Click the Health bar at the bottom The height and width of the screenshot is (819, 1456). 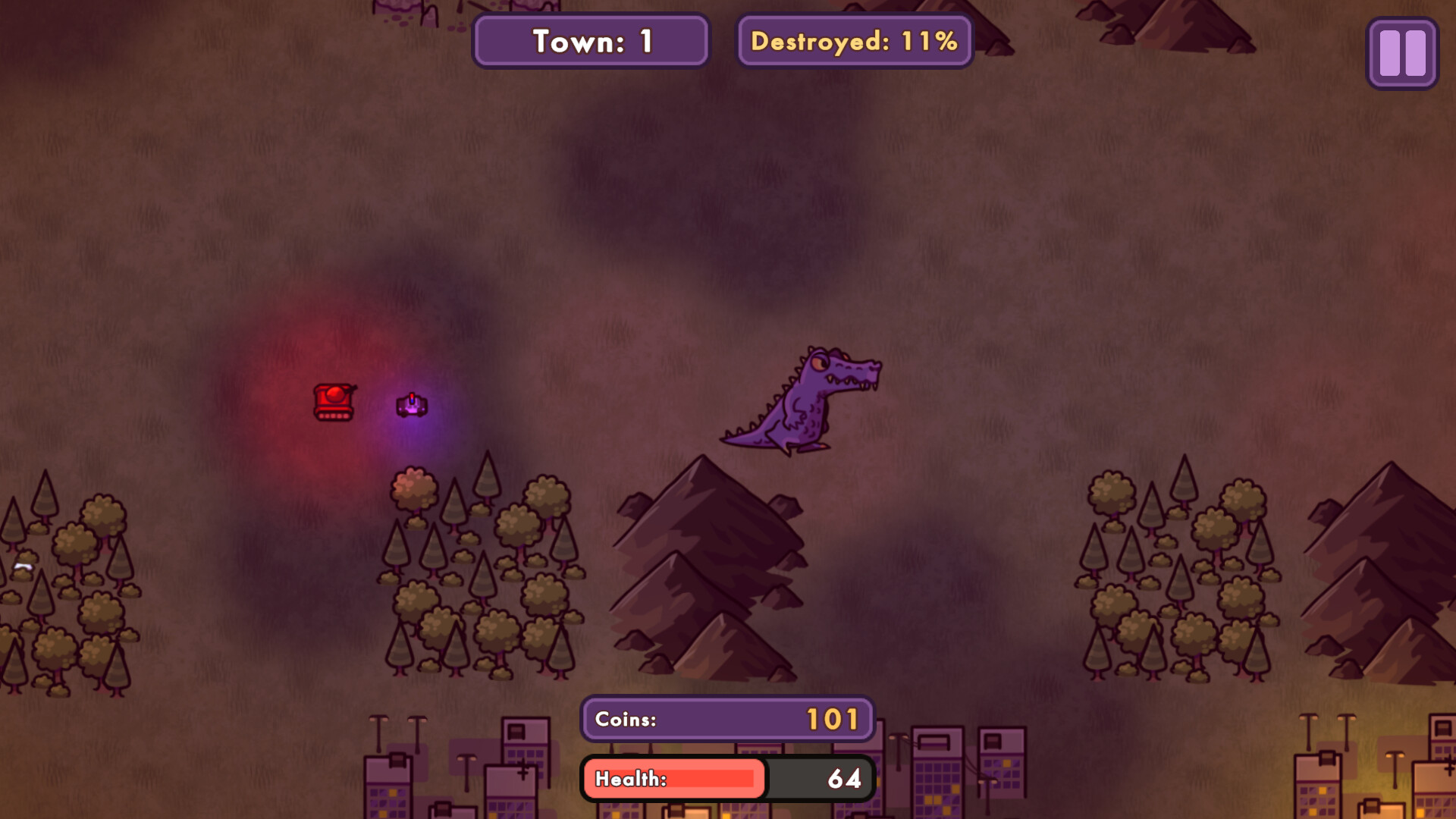coord(673,778)
